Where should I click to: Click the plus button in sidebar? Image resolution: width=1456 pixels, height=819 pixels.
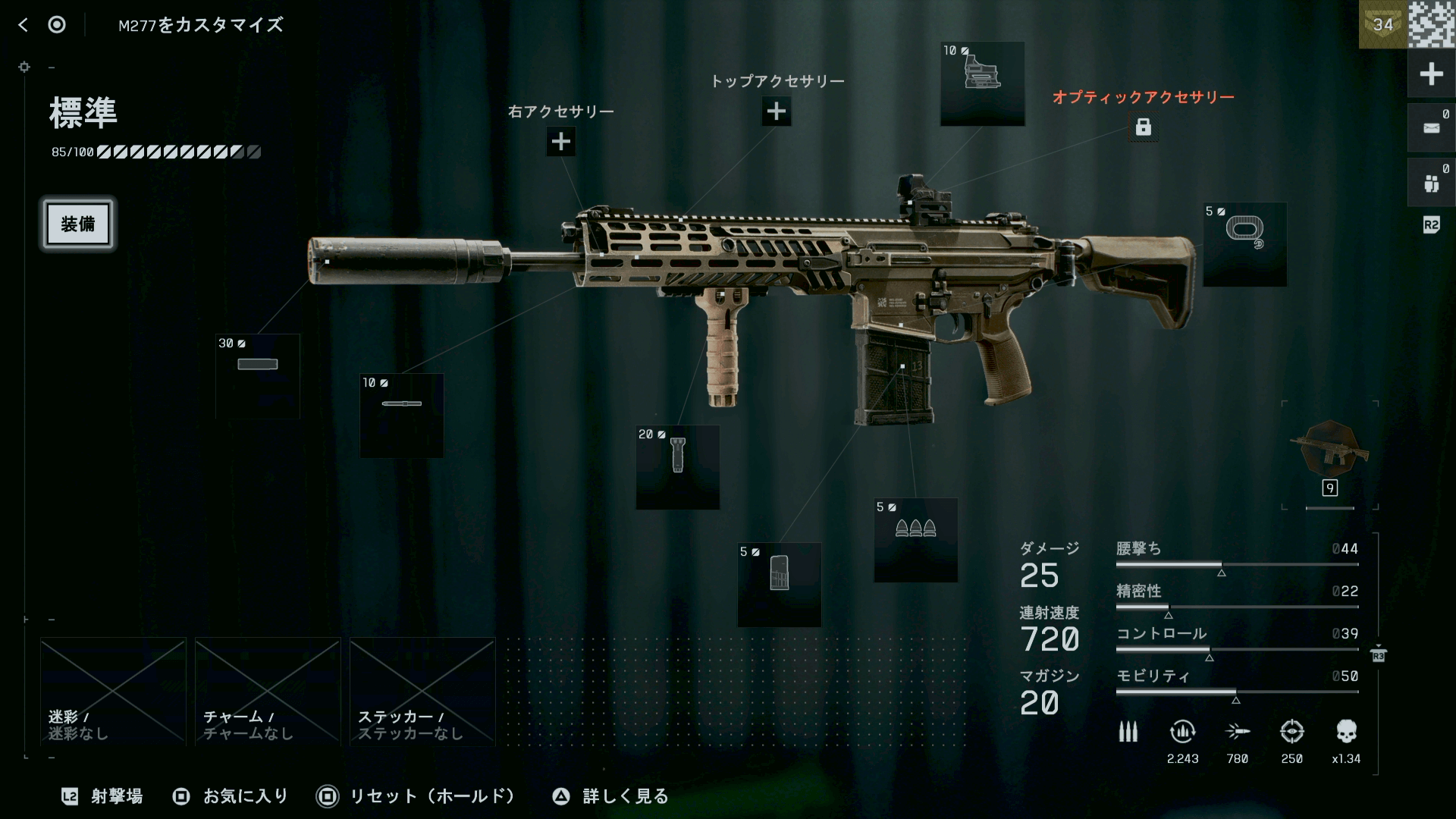coord(1431,74)
